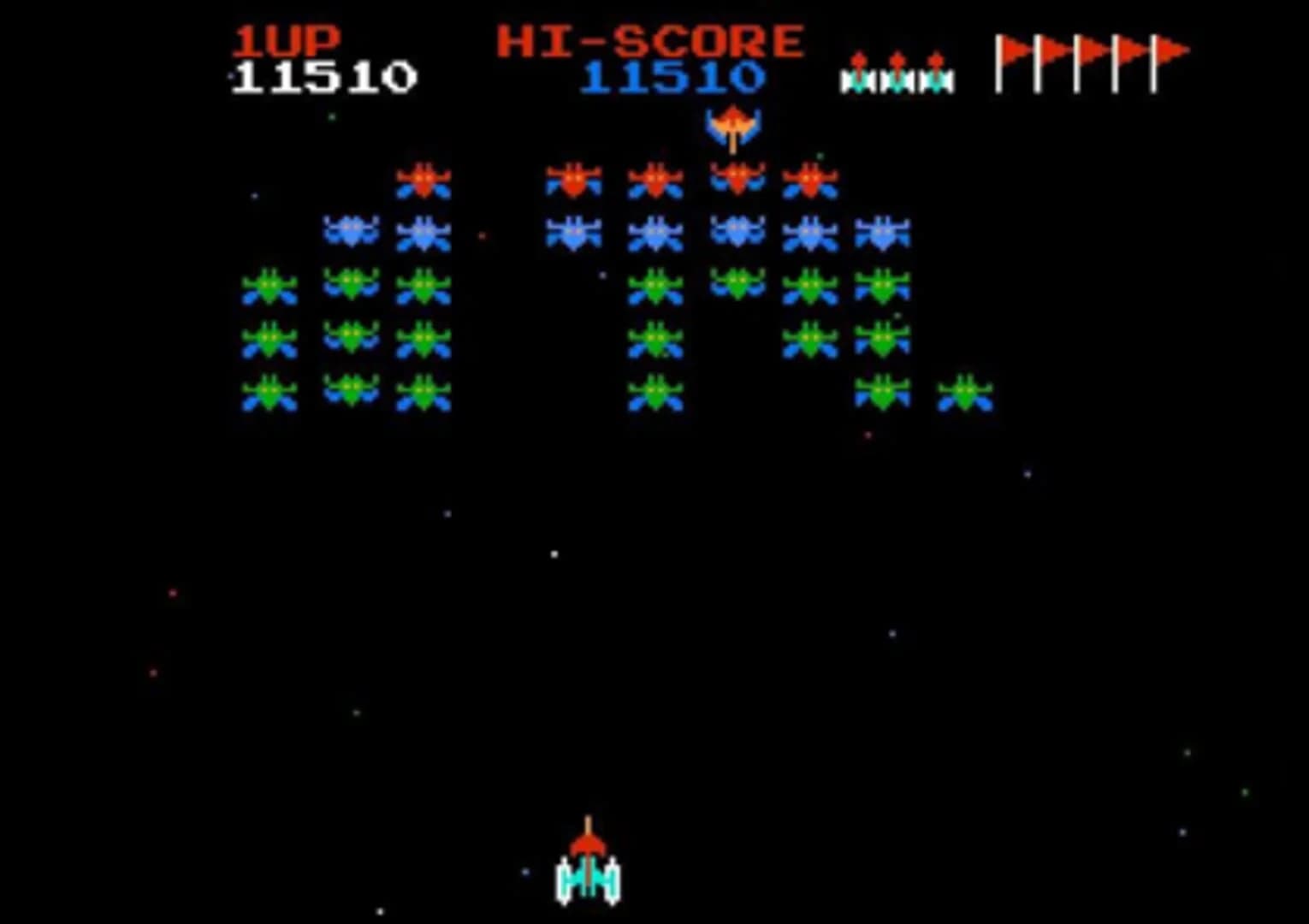
Task: Select the green Zako enemy in the bottom-left cluster
Action: click(270, 394)
